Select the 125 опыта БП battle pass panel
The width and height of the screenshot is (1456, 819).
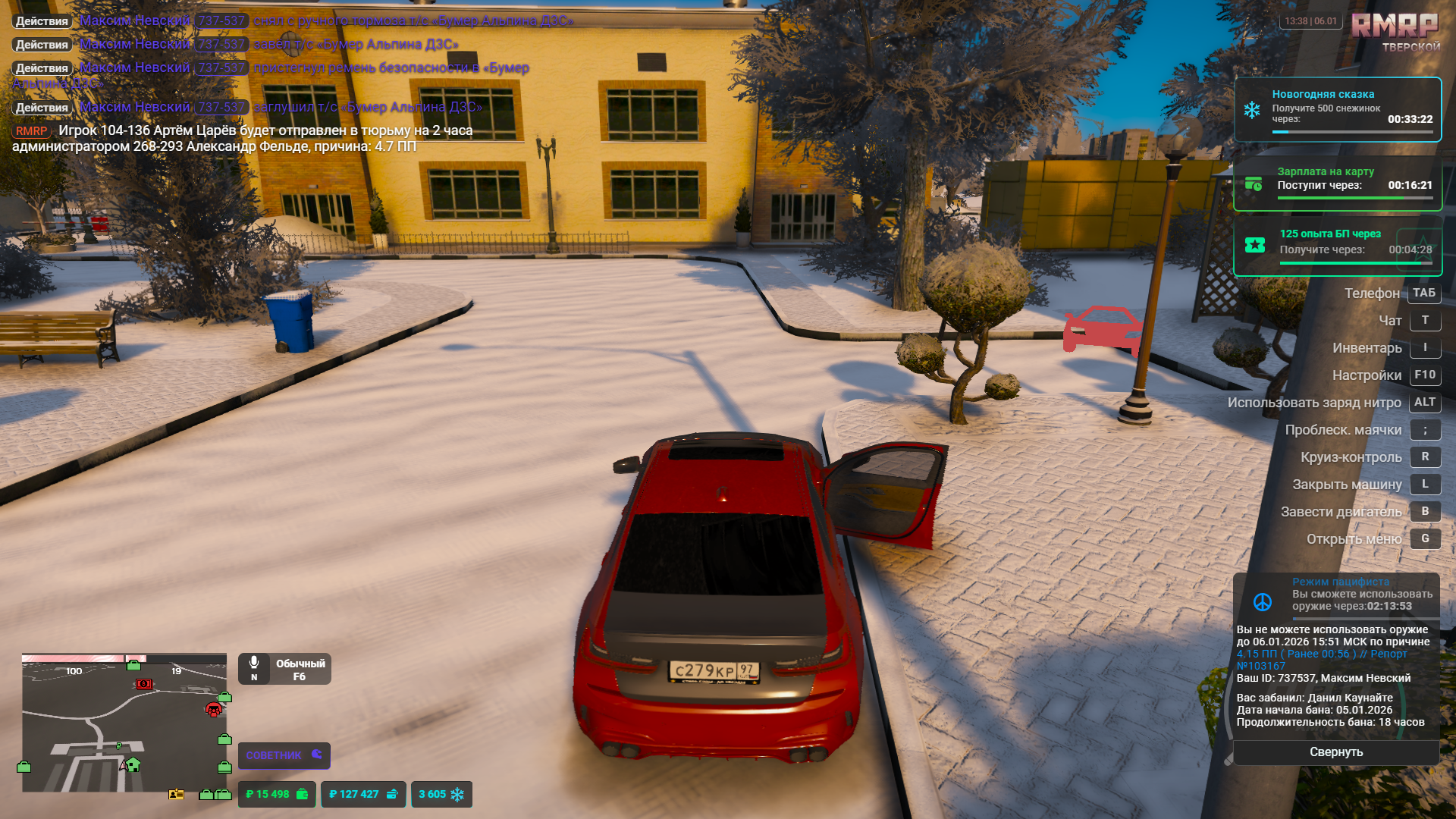click(1338, 246)
